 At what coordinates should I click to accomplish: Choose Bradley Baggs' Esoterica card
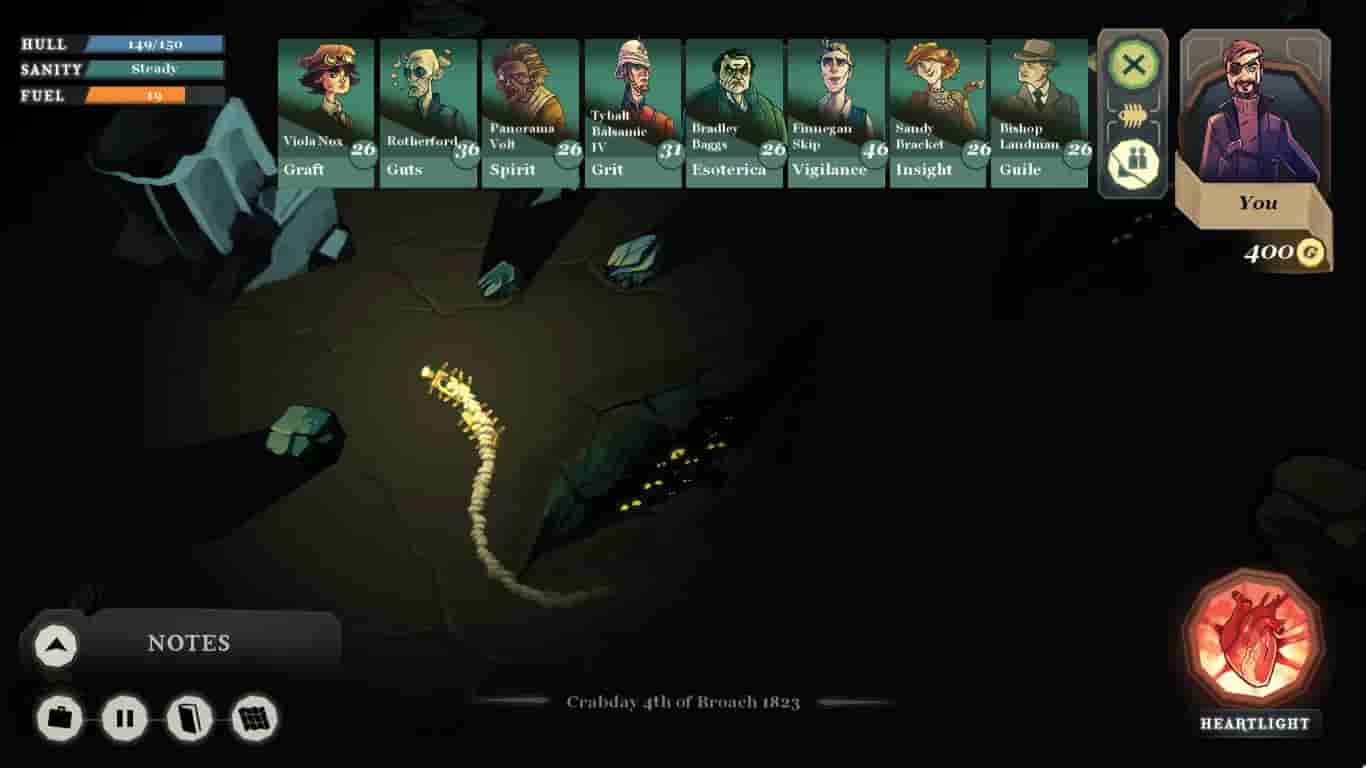coord(735,112)
